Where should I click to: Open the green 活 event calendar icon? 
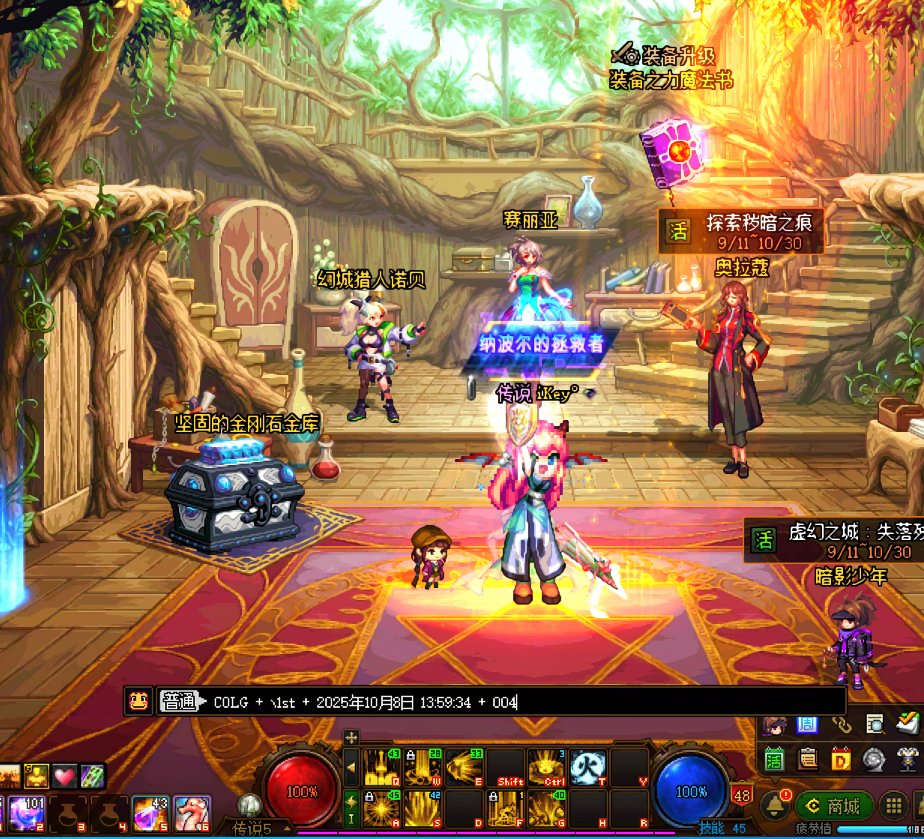click(774, 759)
